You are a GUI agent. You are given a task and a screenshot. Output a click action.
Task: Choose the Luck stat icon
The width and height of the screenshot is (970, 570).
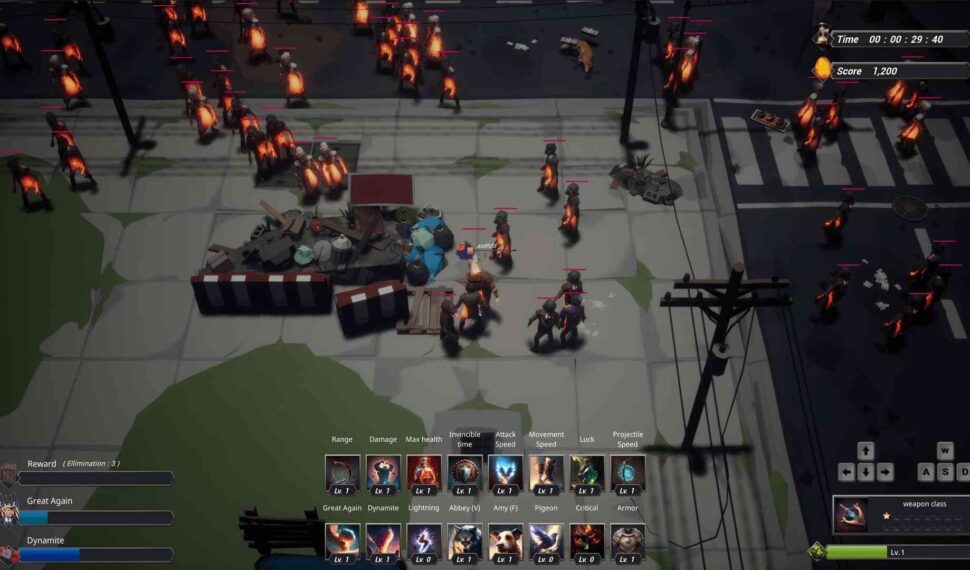click(587, 472)
